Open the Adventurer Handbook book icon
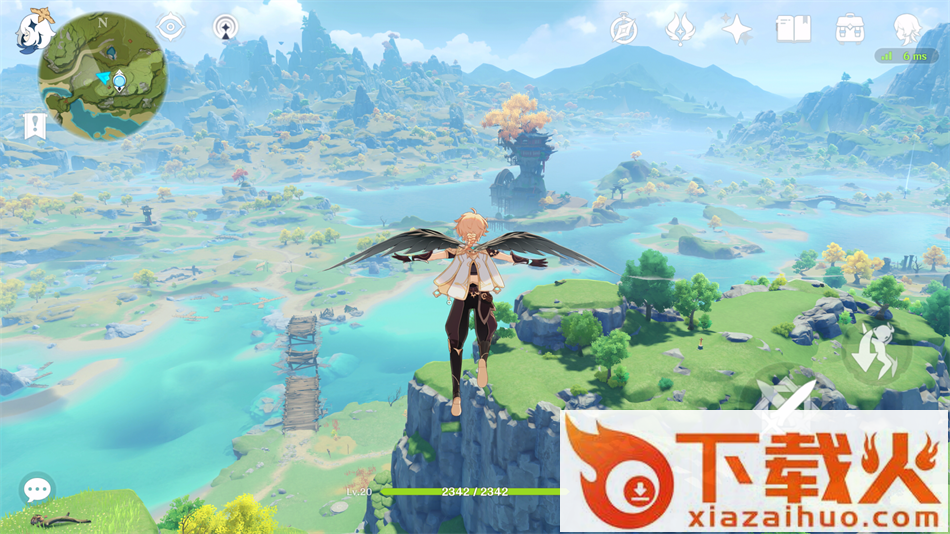 tap(793, 29)
